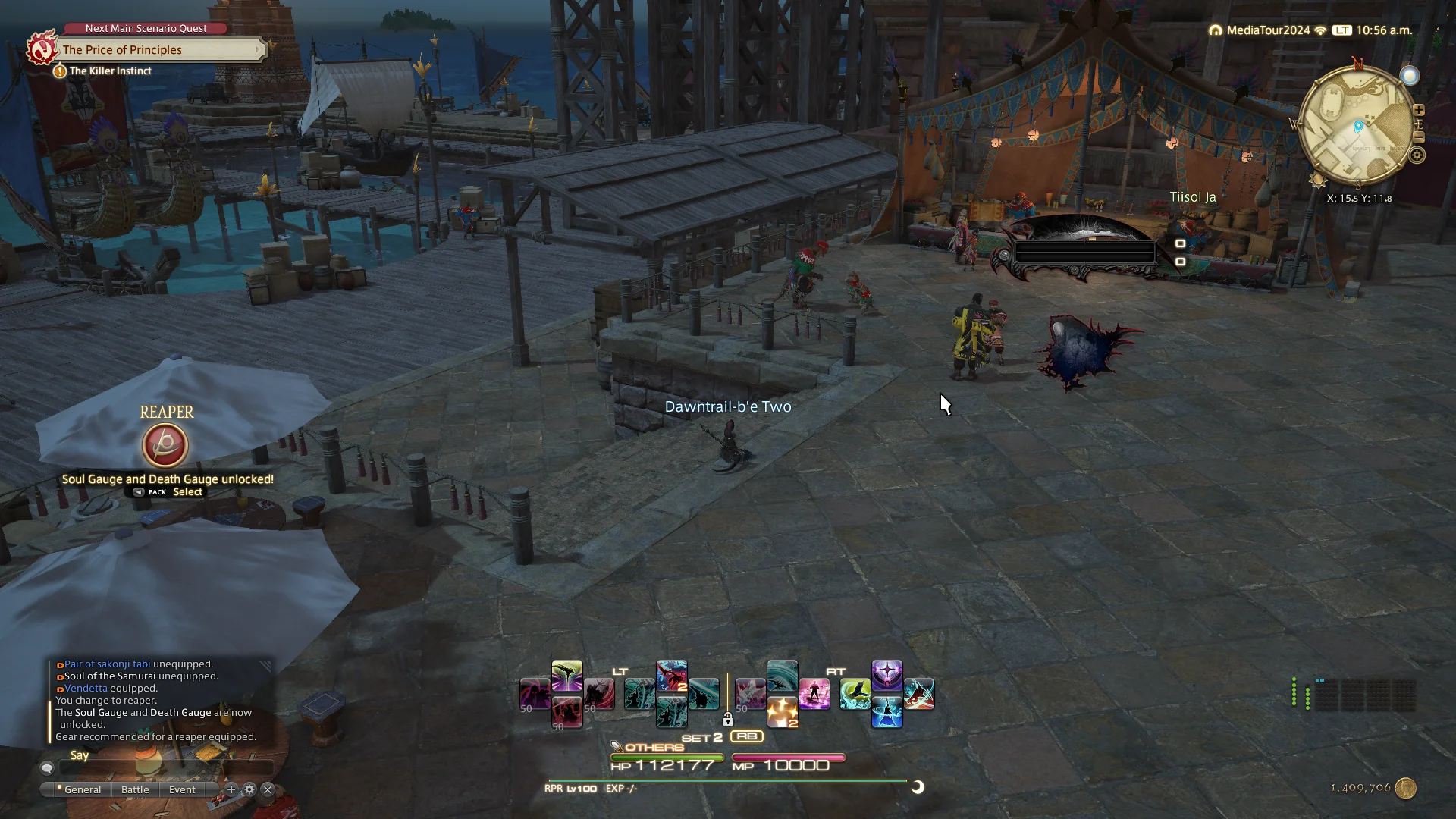Click the Reaper job icon notification

(x=165, y=445)
